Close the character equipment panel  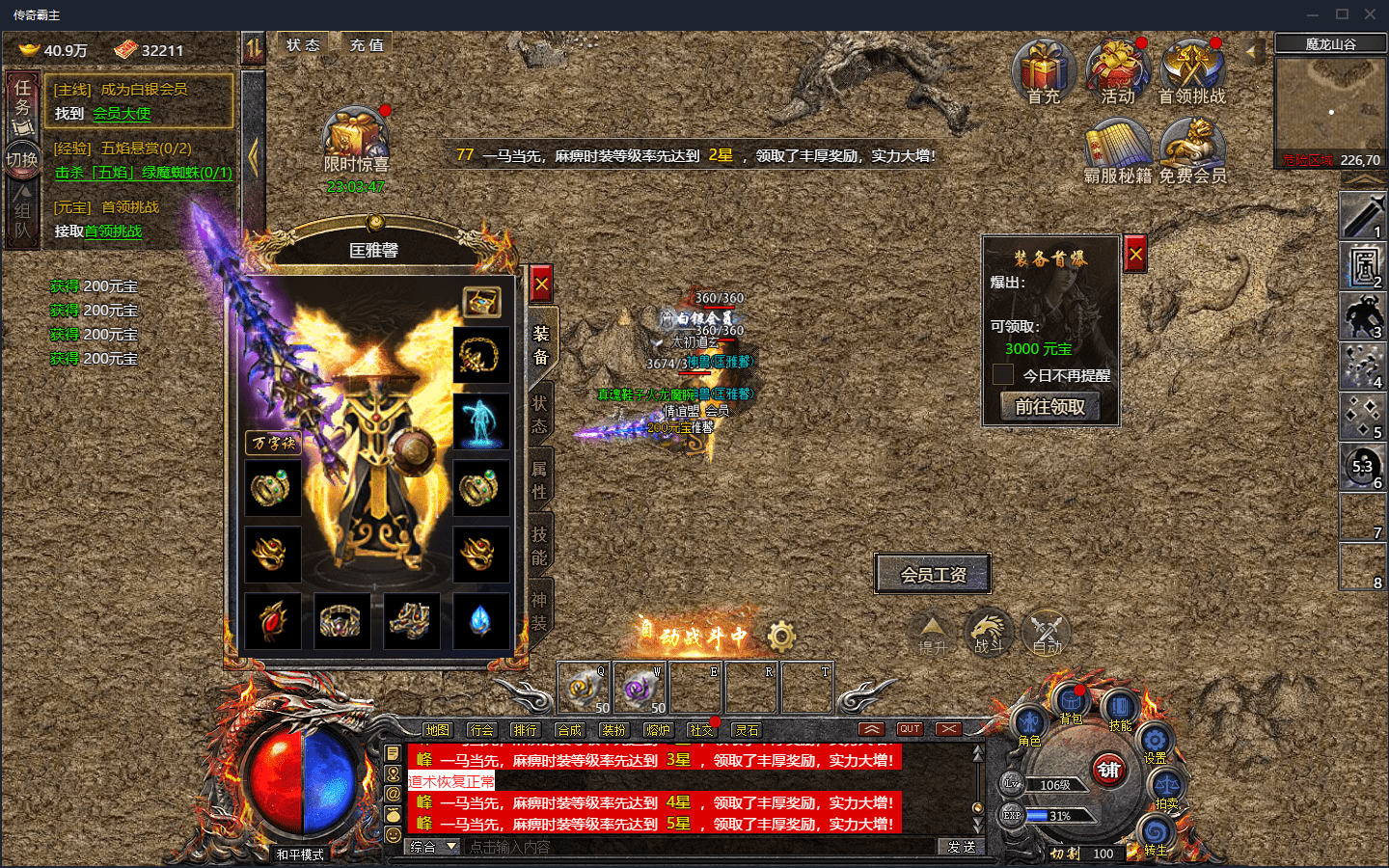[541, 285]
